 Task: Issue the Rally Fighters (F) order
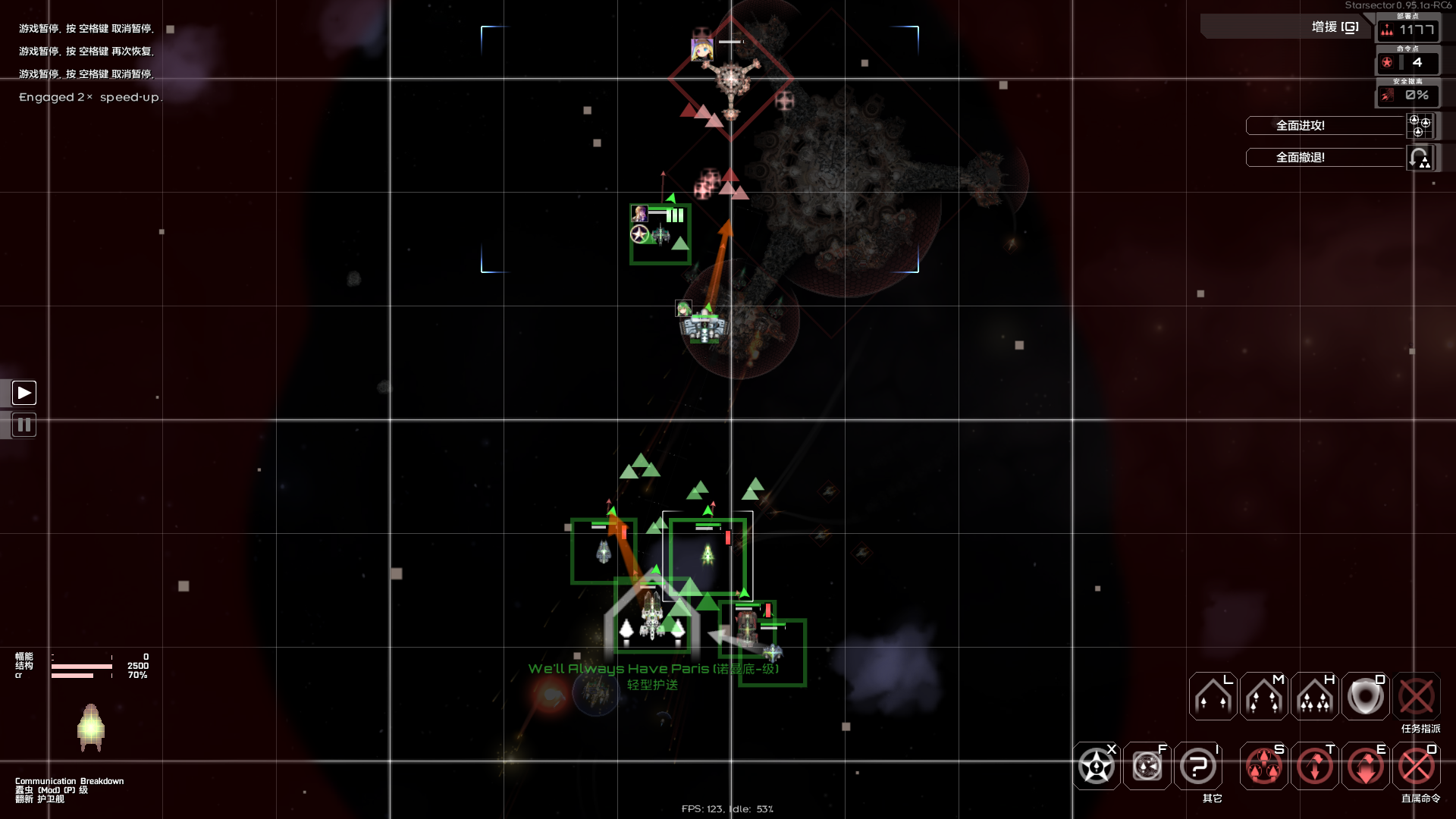1146,766
